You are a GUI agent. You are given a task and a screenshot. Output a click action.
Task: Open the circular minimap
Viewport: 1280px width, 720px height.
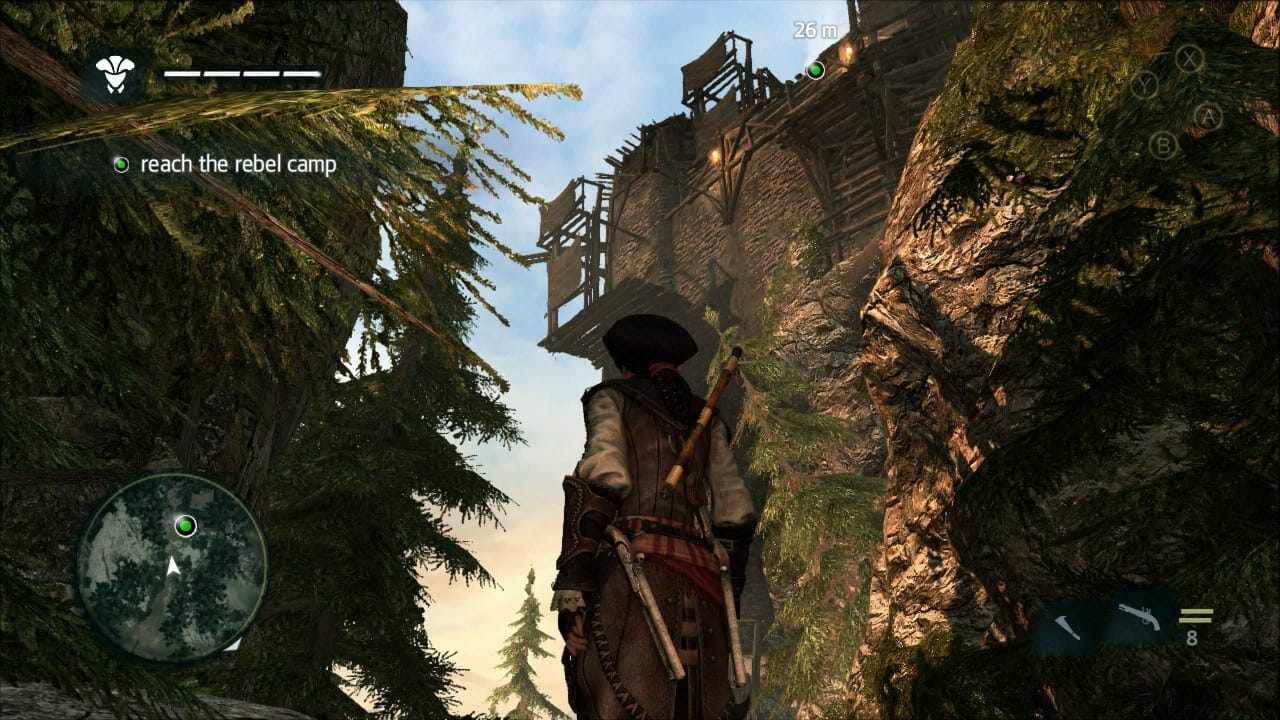pos(172,567)
